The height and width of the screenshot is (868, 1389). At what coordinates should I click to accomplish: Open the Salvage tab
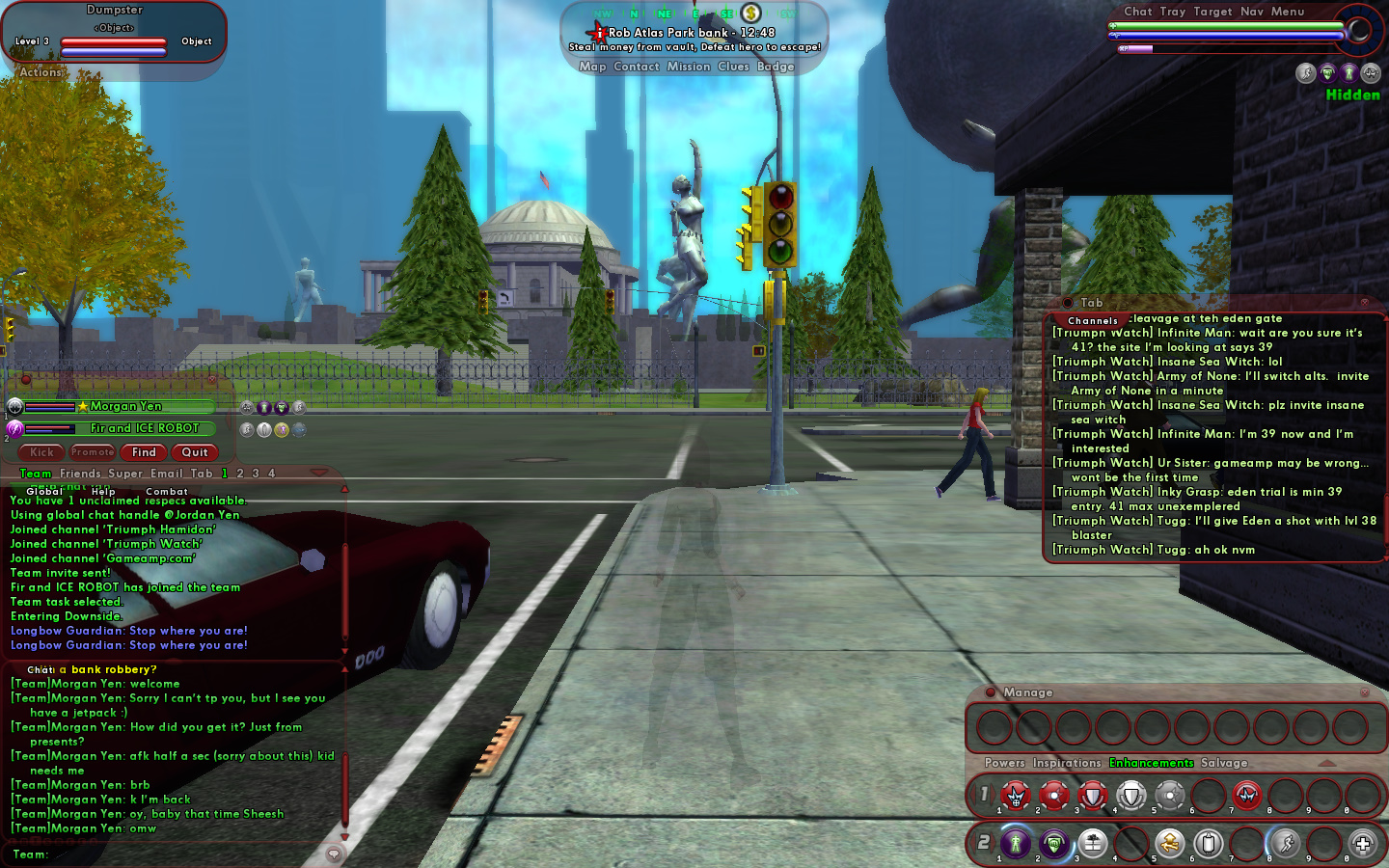click(1224, 763)
